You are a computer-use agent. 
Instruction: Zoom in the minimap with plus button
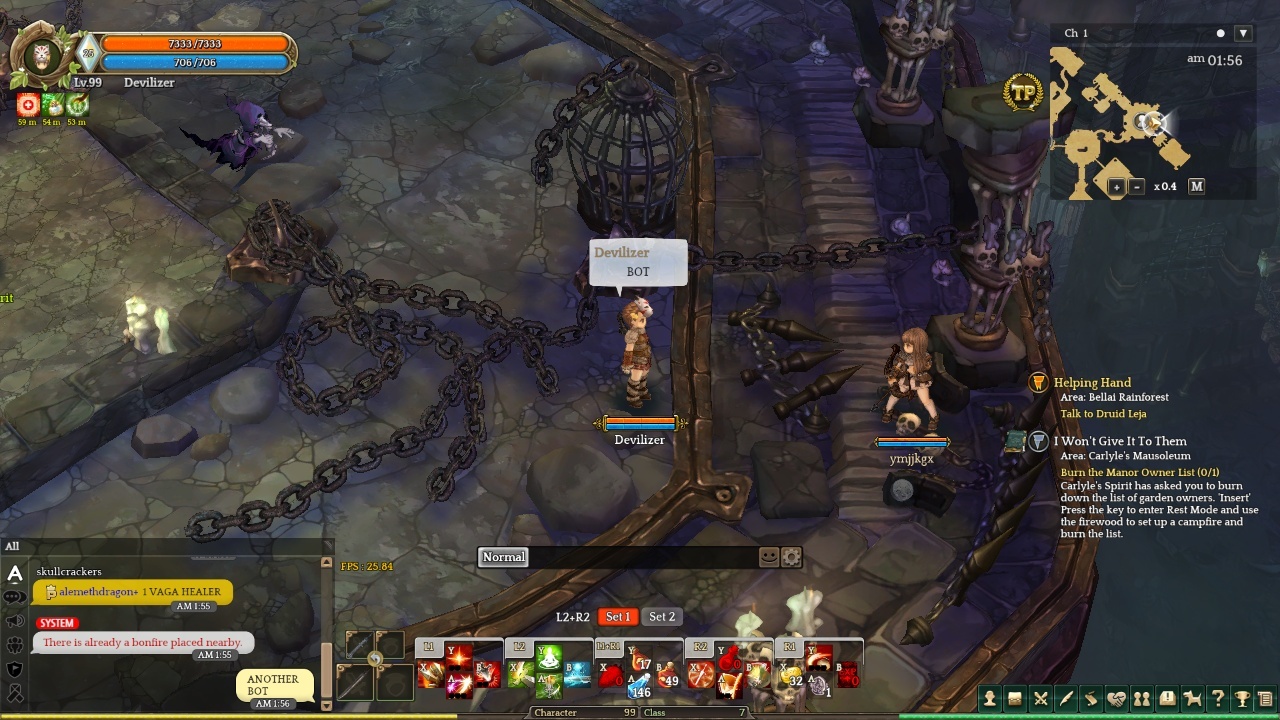click(x=1117, y=186)
